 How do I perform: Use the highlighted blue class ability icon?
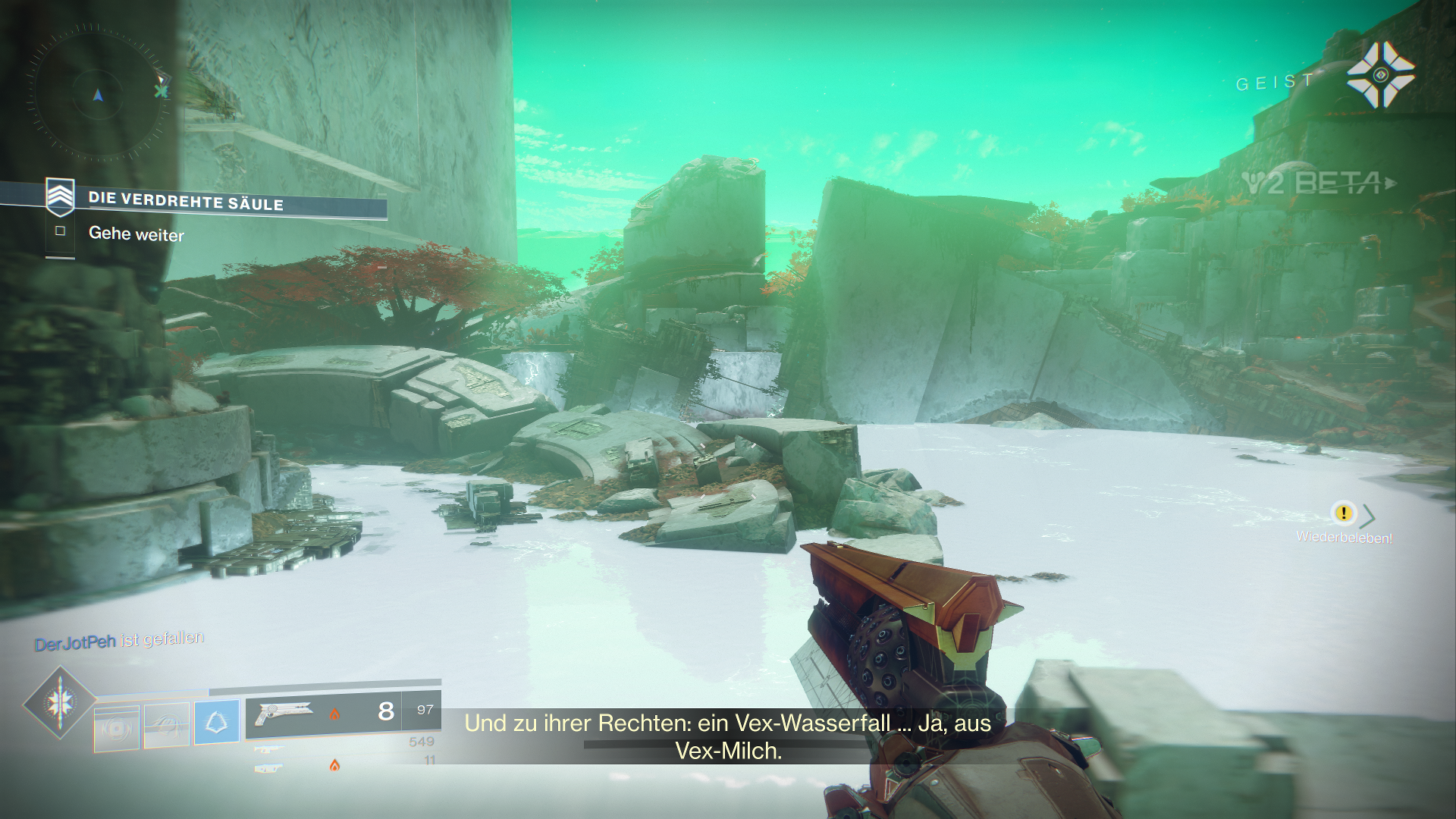click(216, 722)
